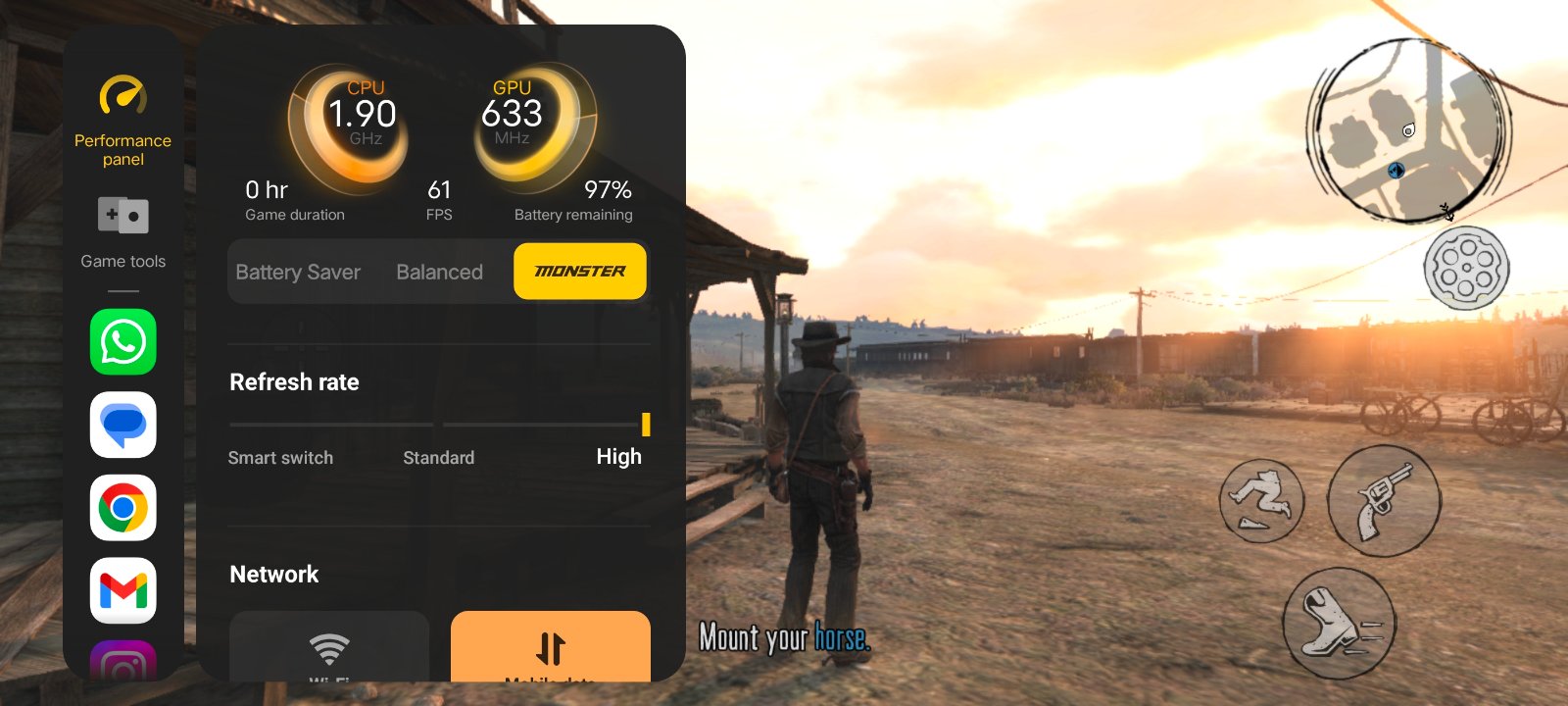The height and width of the screenshot is (706, 1568).
Task: Select Battery Saver performance mode
Action: pyautogui.click(x=298, y=272)
